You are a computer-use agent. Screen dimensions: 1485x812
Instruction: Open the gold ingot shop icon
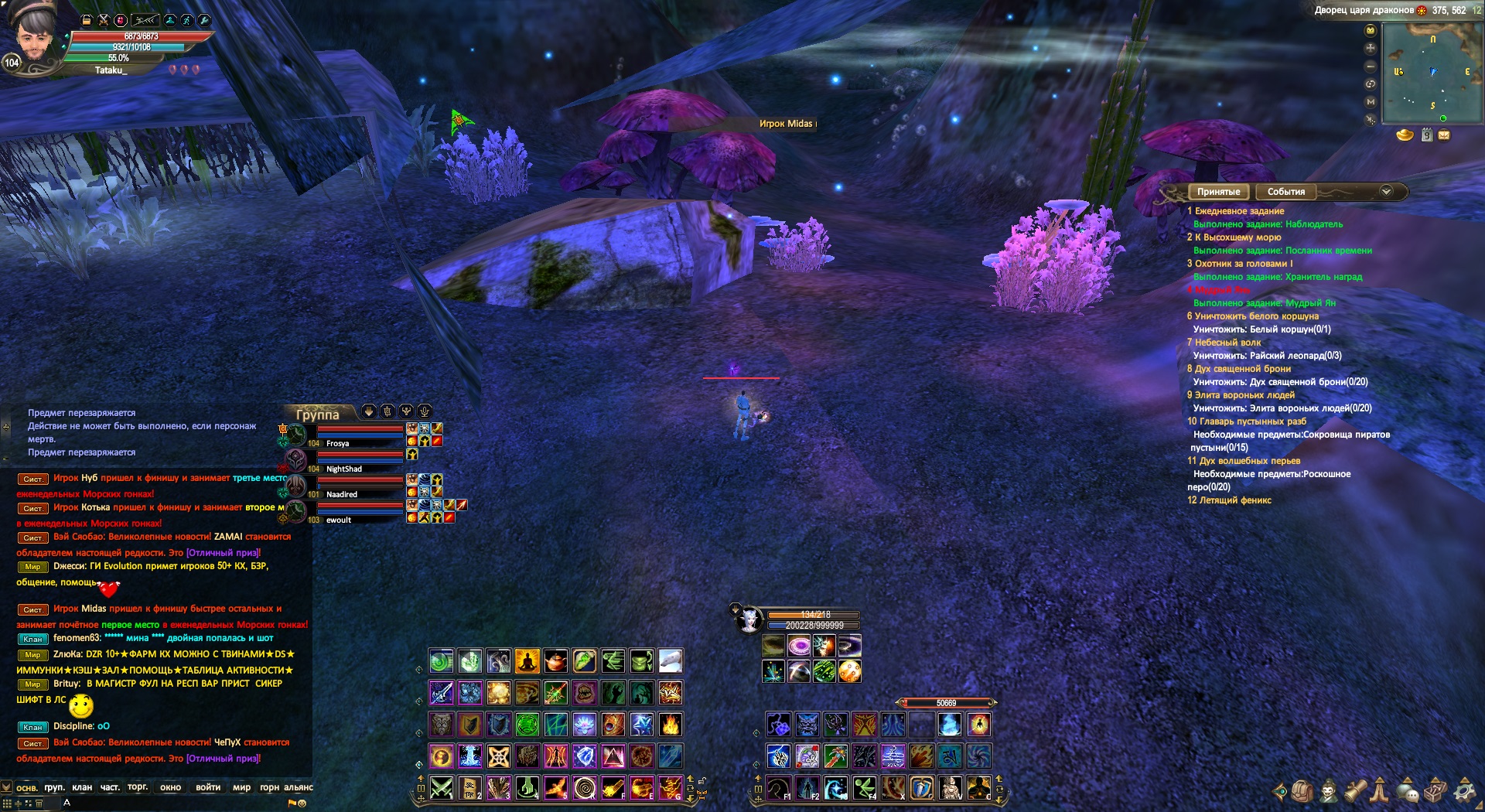(x=1405, y=135)
